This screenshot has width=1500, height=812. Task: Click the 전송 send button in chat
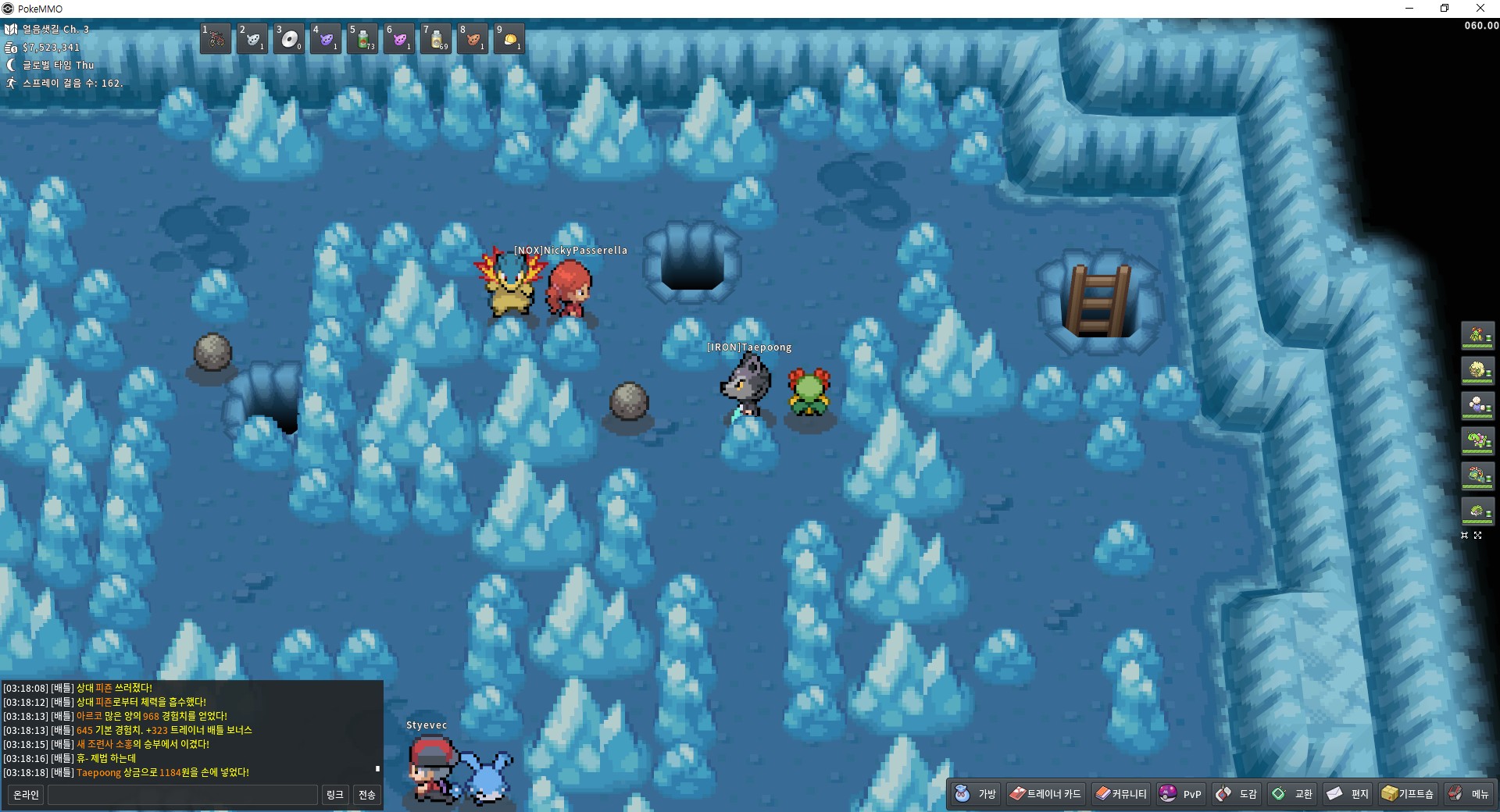click(367, 795)
